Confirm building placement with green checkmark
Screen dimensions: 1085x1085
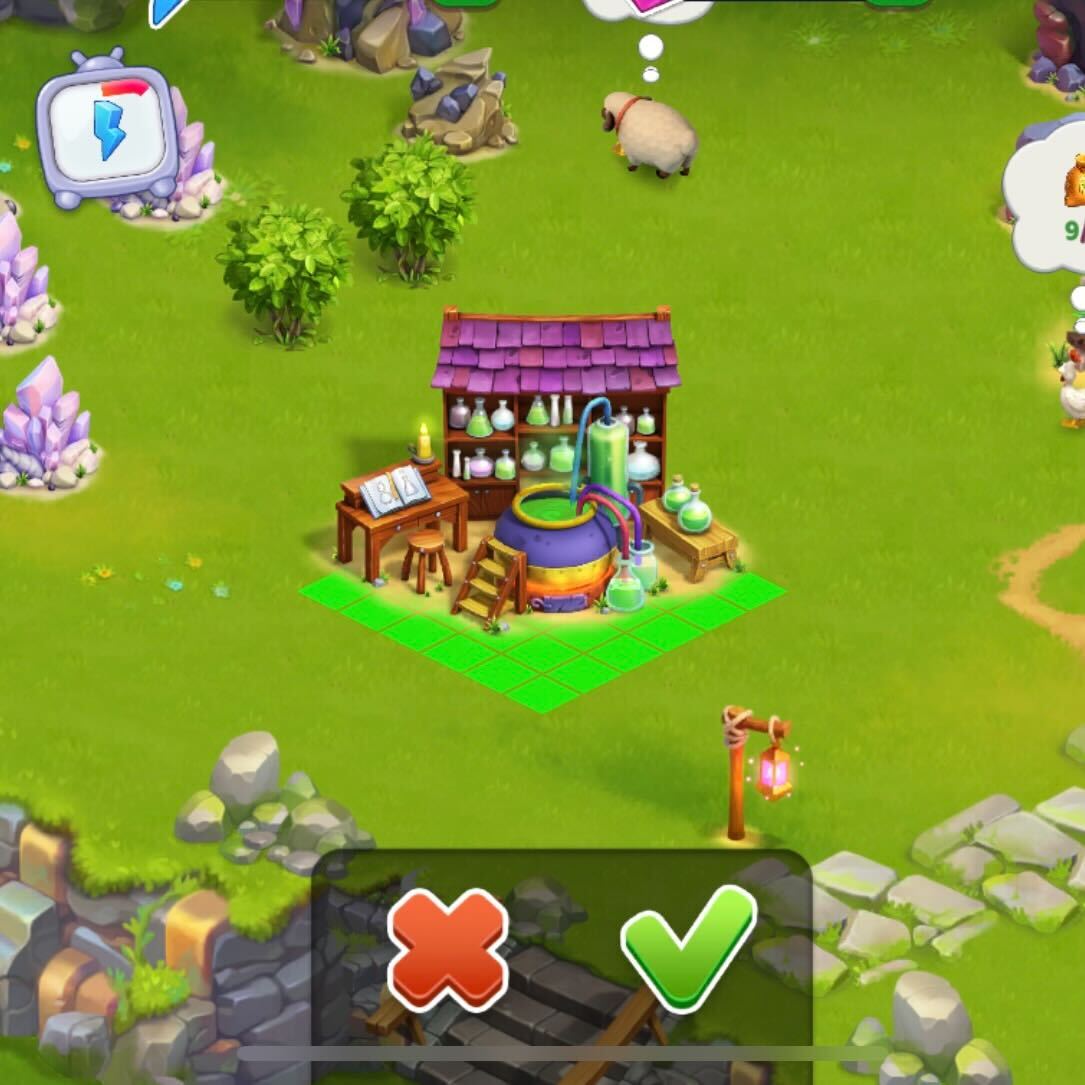[687, 944]
